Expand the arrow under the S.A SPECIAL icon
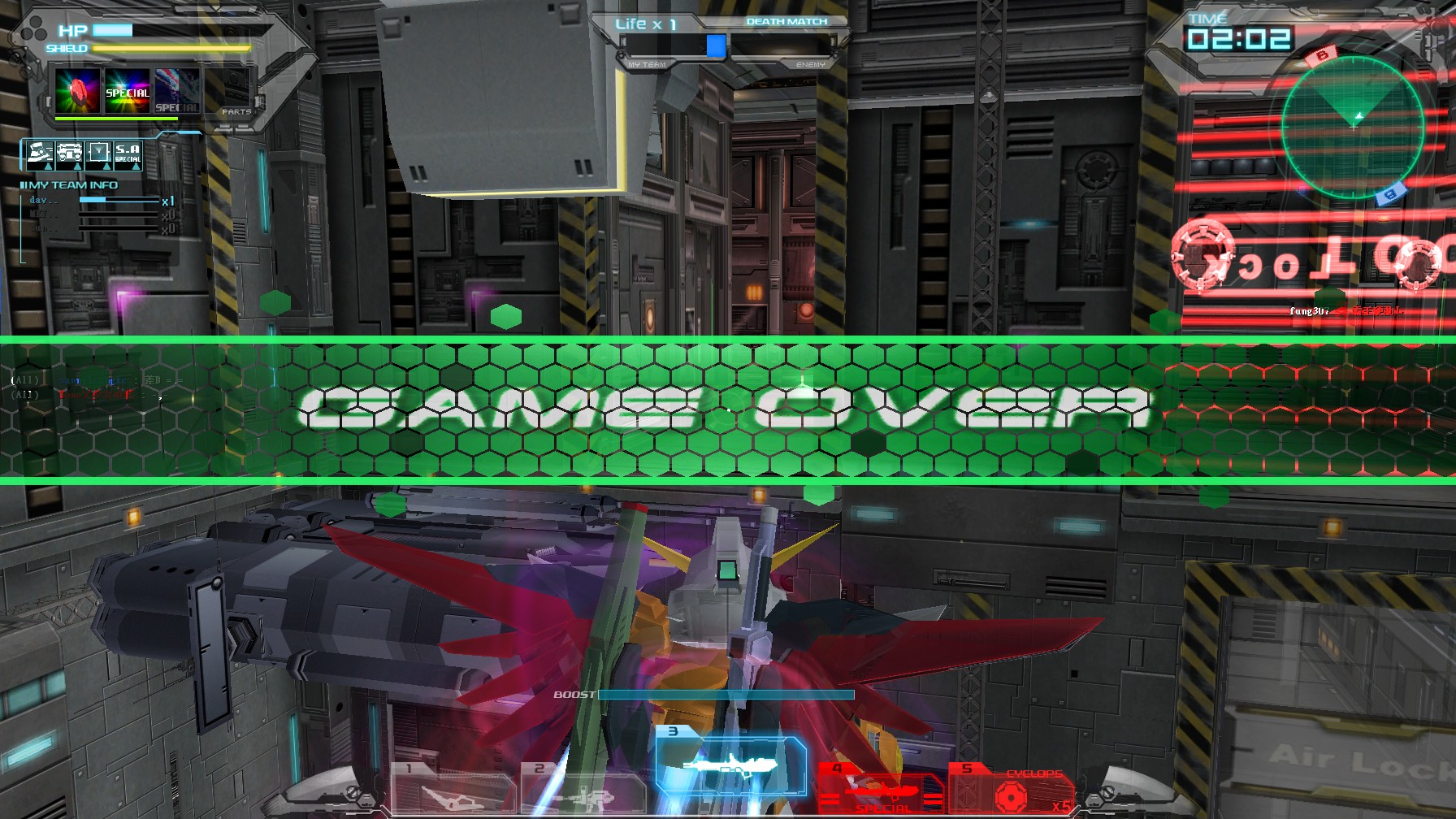 pyautogui.click(x=136, y=168)
